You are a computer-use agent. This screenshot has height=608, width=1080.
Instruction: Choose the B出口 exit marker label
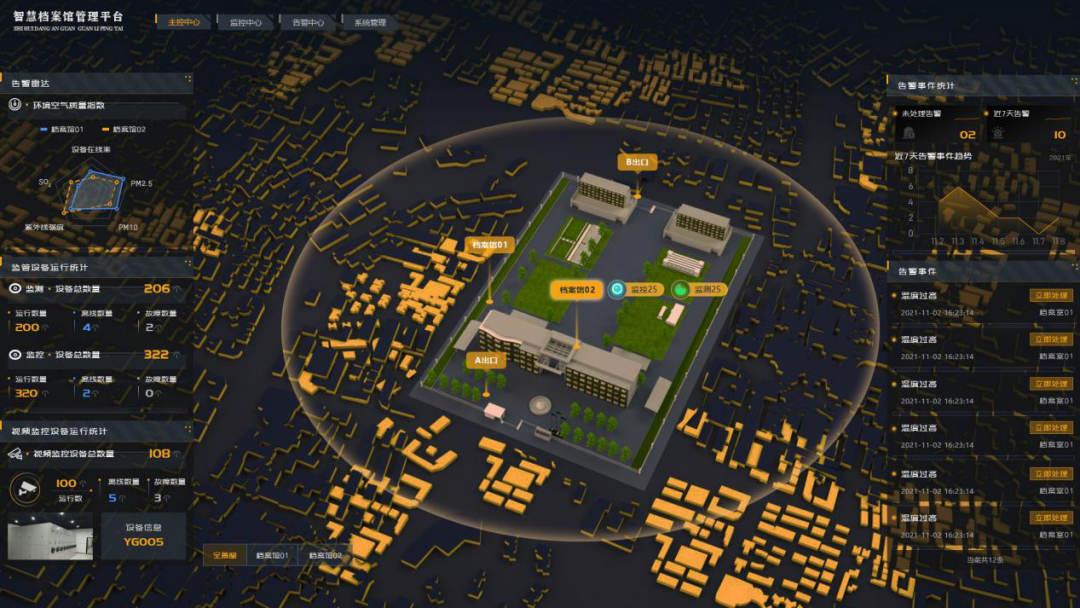pos(637,161)
